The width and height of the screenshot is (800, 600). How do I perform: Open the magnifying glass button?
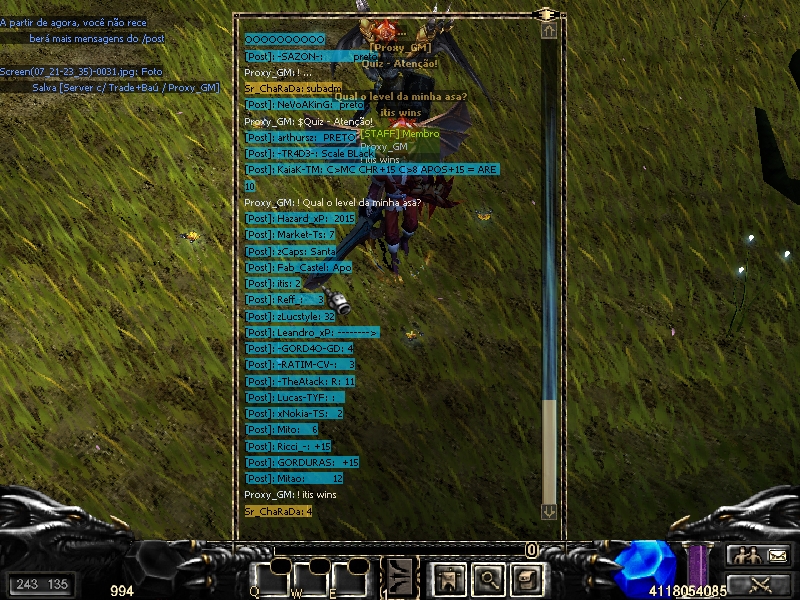(487, 577)
